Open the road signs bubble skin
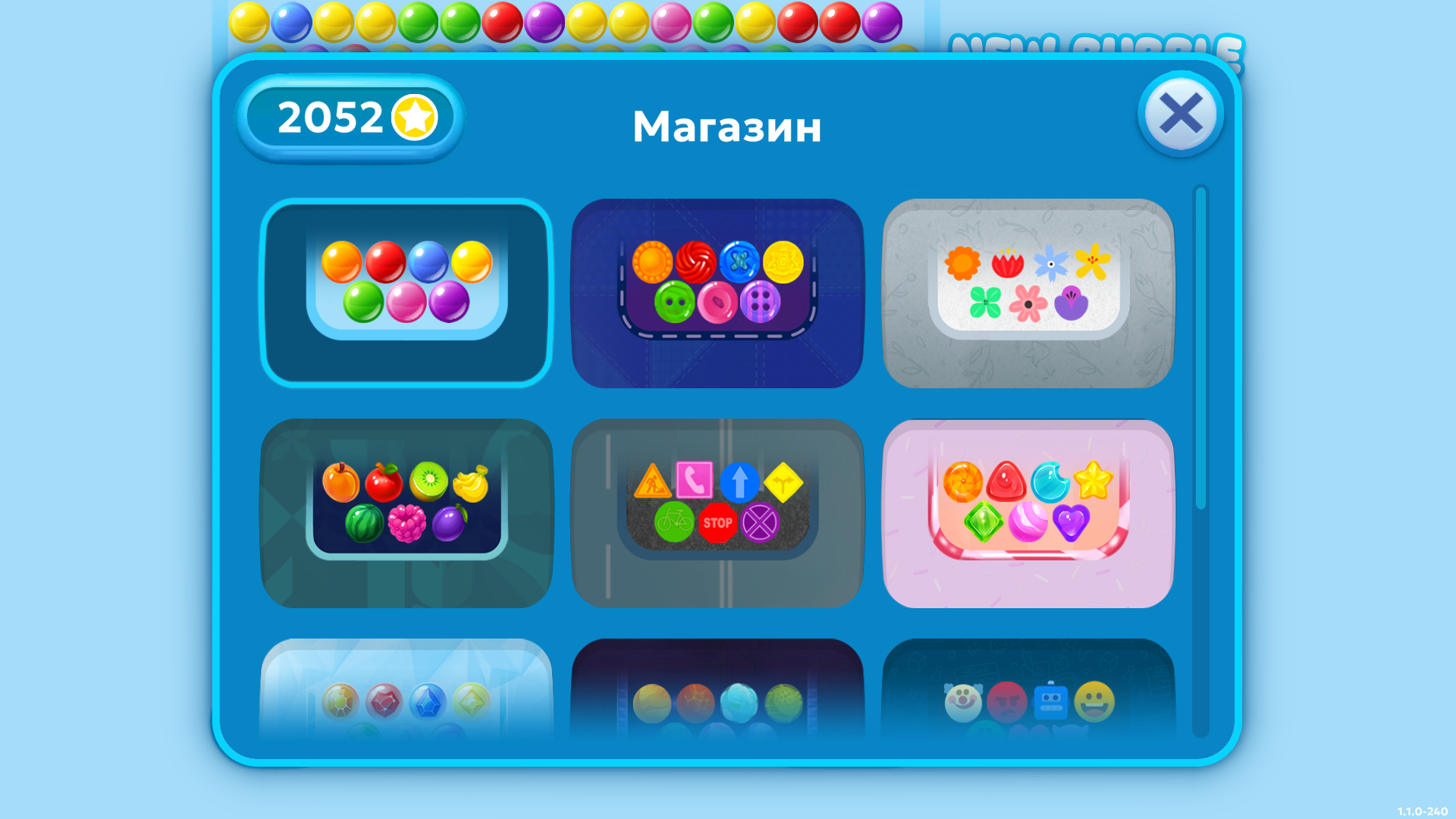The width and height of the screenshot is (1456, 819). [719, 512]
